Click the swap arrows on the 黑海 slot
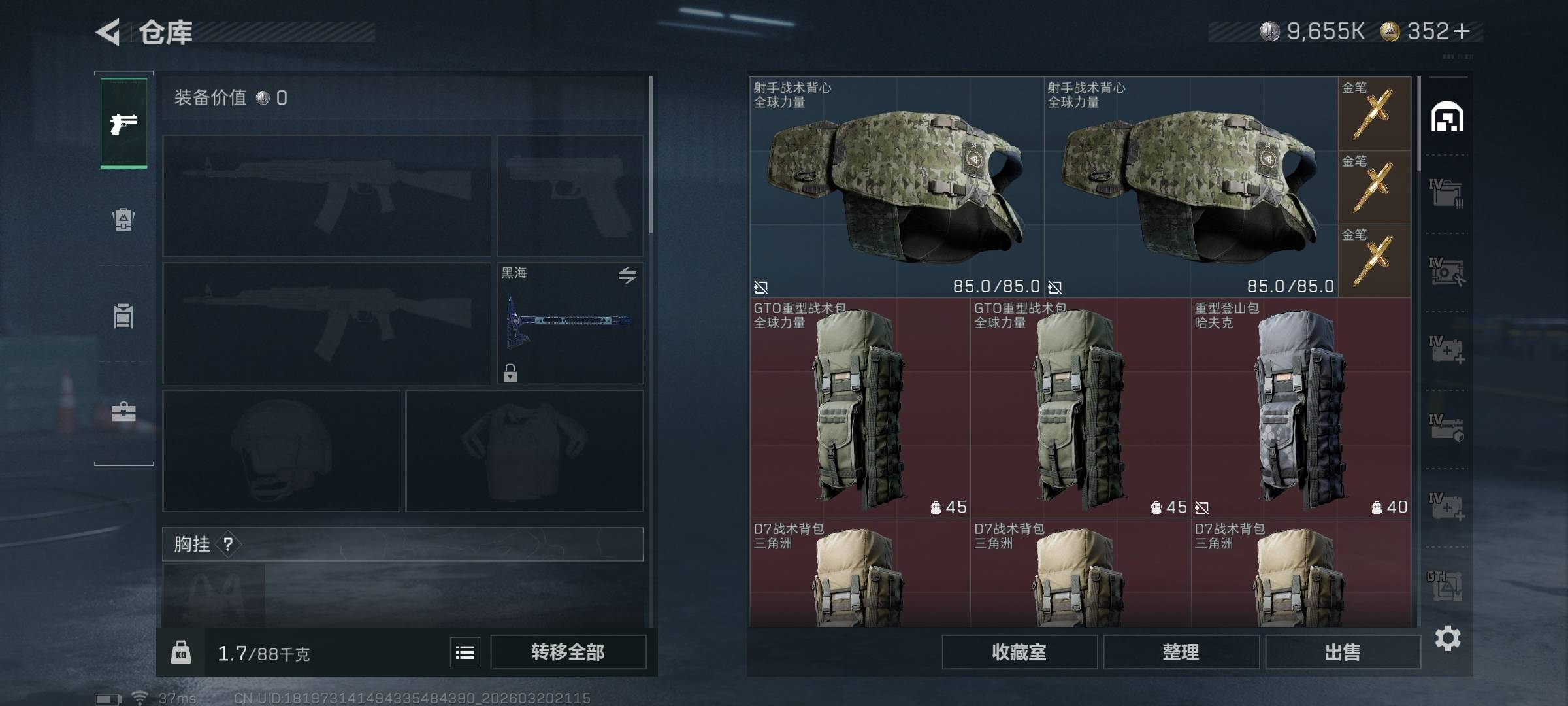 coord(627,275)
